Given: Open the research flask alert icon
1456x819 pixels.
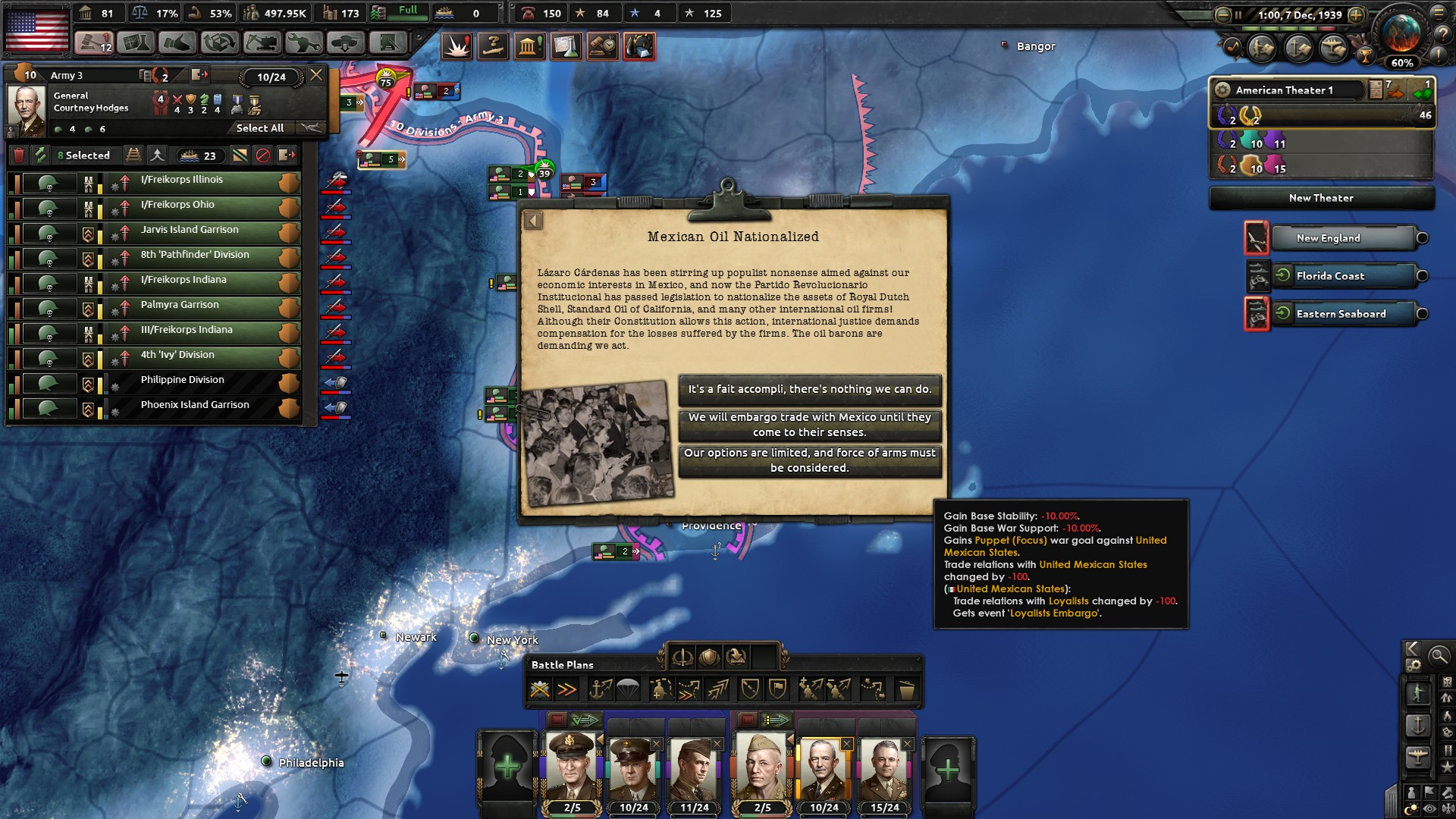Looking at the screenshot, I should pos(566,45).
